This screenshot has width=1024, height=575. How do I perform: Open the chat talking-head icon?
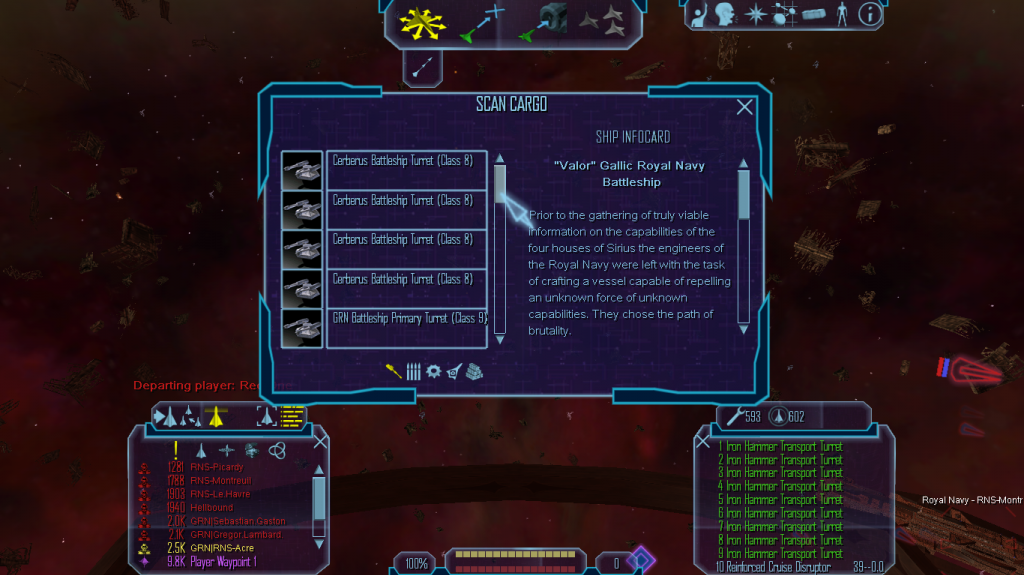click(725, 14)
